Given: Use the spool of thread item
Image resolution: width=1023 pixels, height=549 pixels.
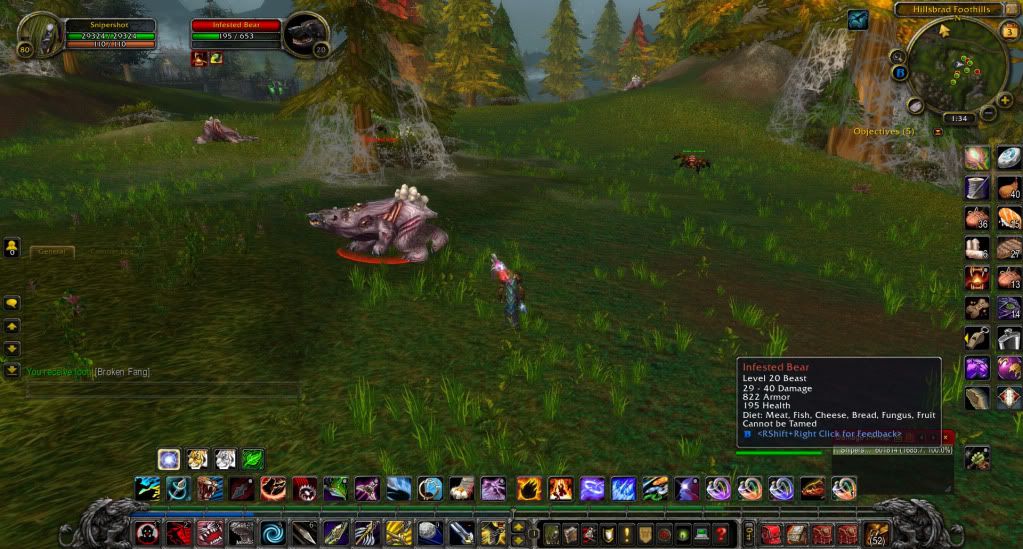Looking at the screenshot, I should coord(976,188).
